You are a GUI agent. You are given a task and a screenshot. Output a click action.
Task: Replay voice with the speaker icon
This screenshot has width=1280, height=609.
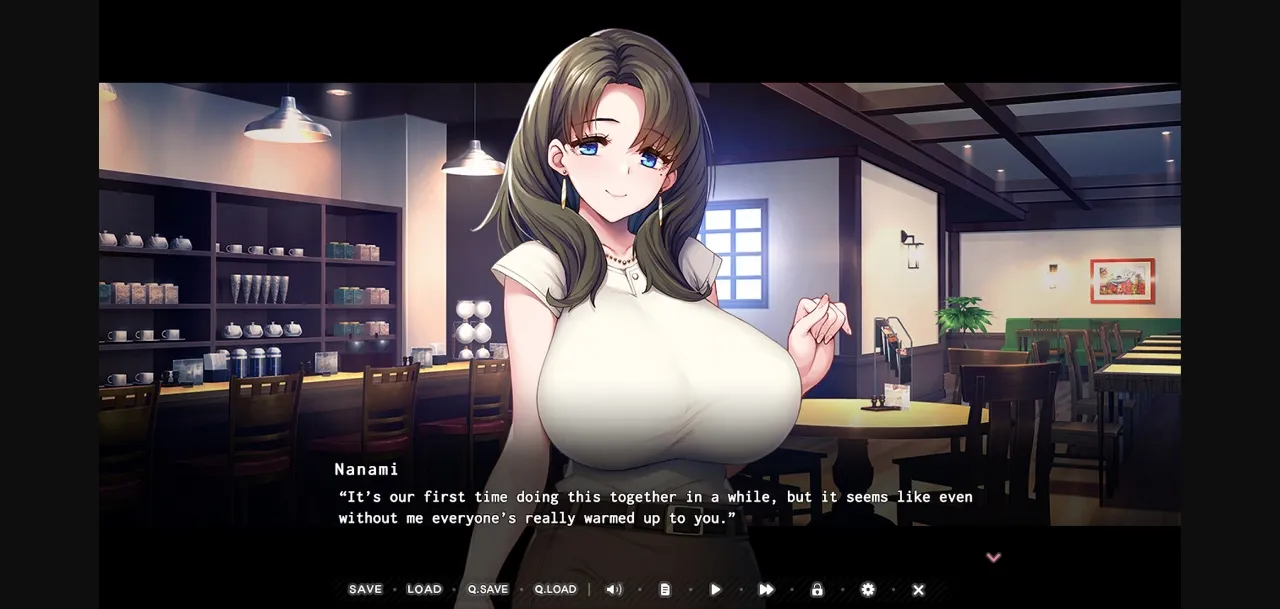tap(613, 589)
